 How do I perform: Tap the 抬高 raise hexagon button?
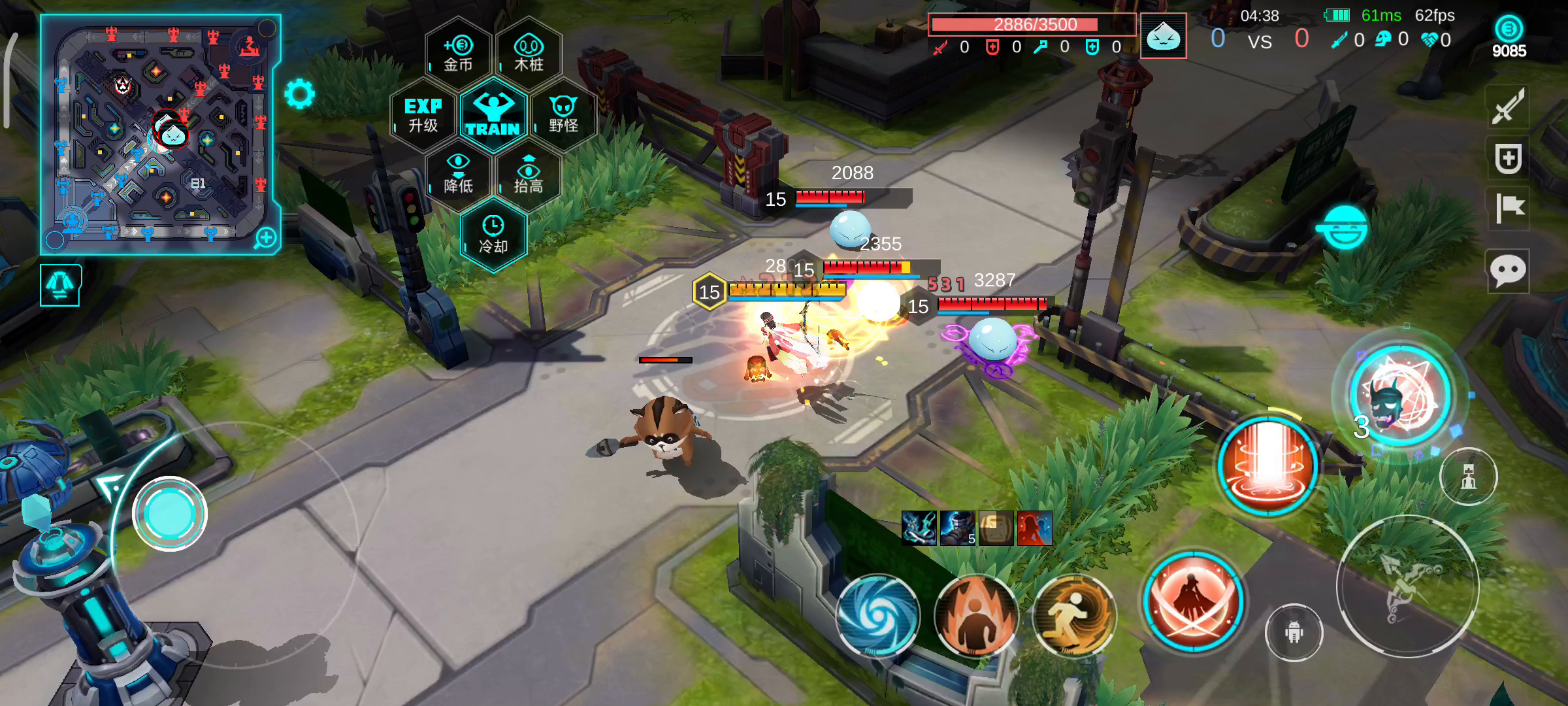(x=529, y=176)
